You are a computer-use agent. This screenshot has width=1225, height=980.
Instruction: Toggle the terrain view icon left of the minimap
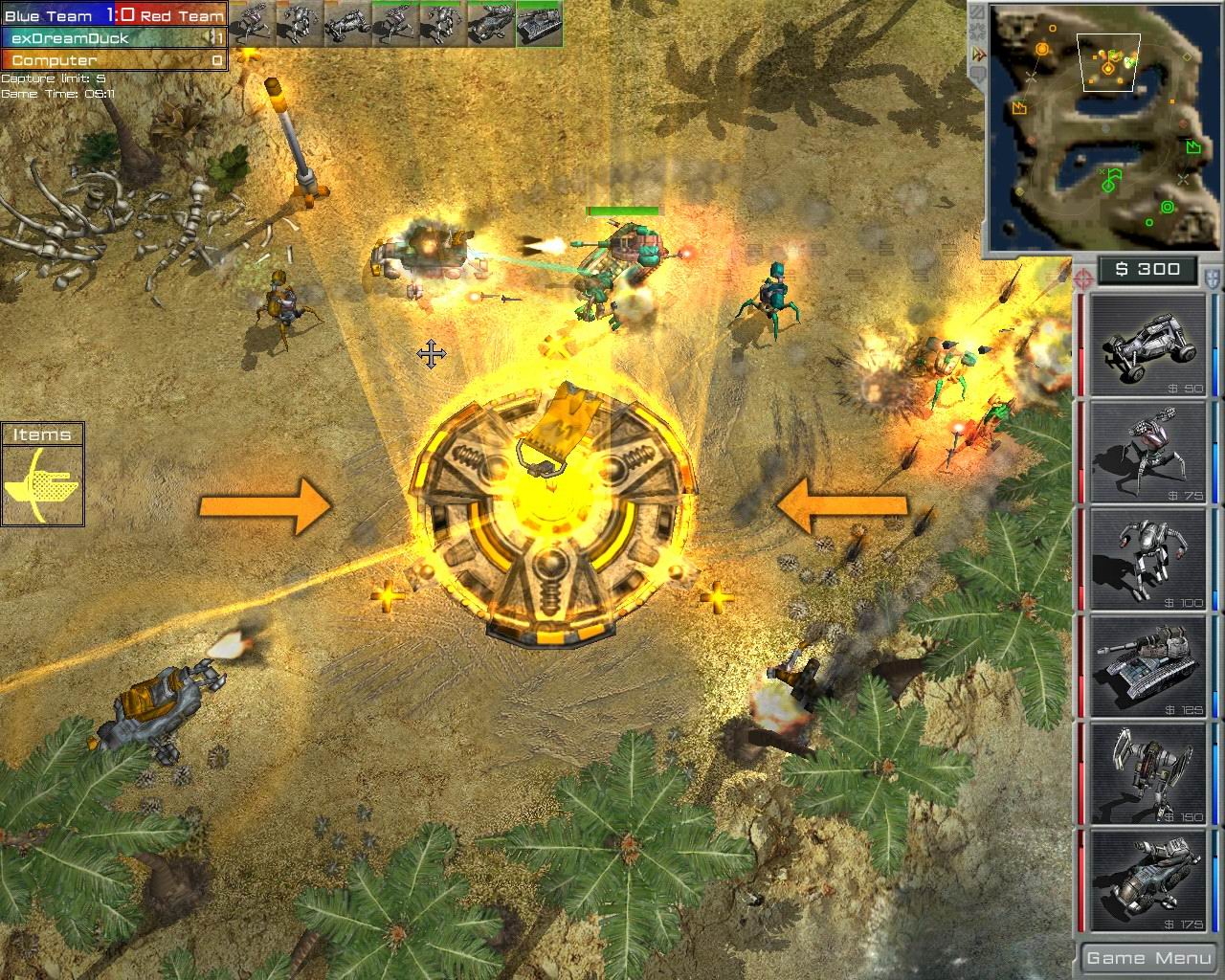pos(977,12)
